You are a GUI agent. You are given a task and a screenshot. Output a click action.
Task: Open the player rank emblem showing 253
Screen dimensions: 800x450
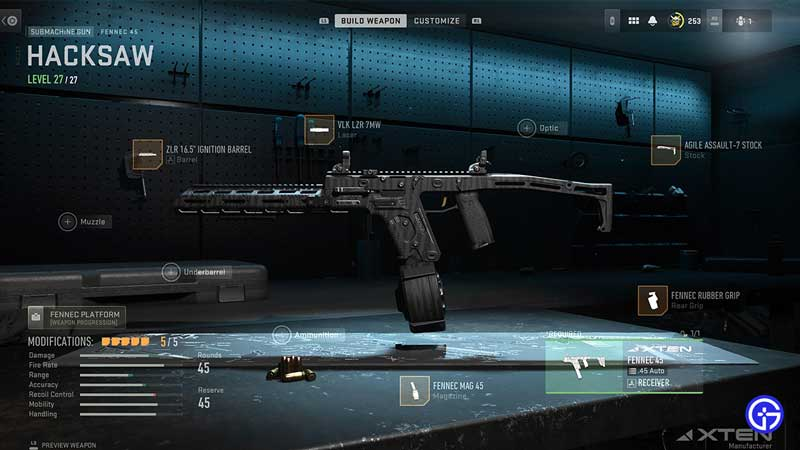coord(676,20)
